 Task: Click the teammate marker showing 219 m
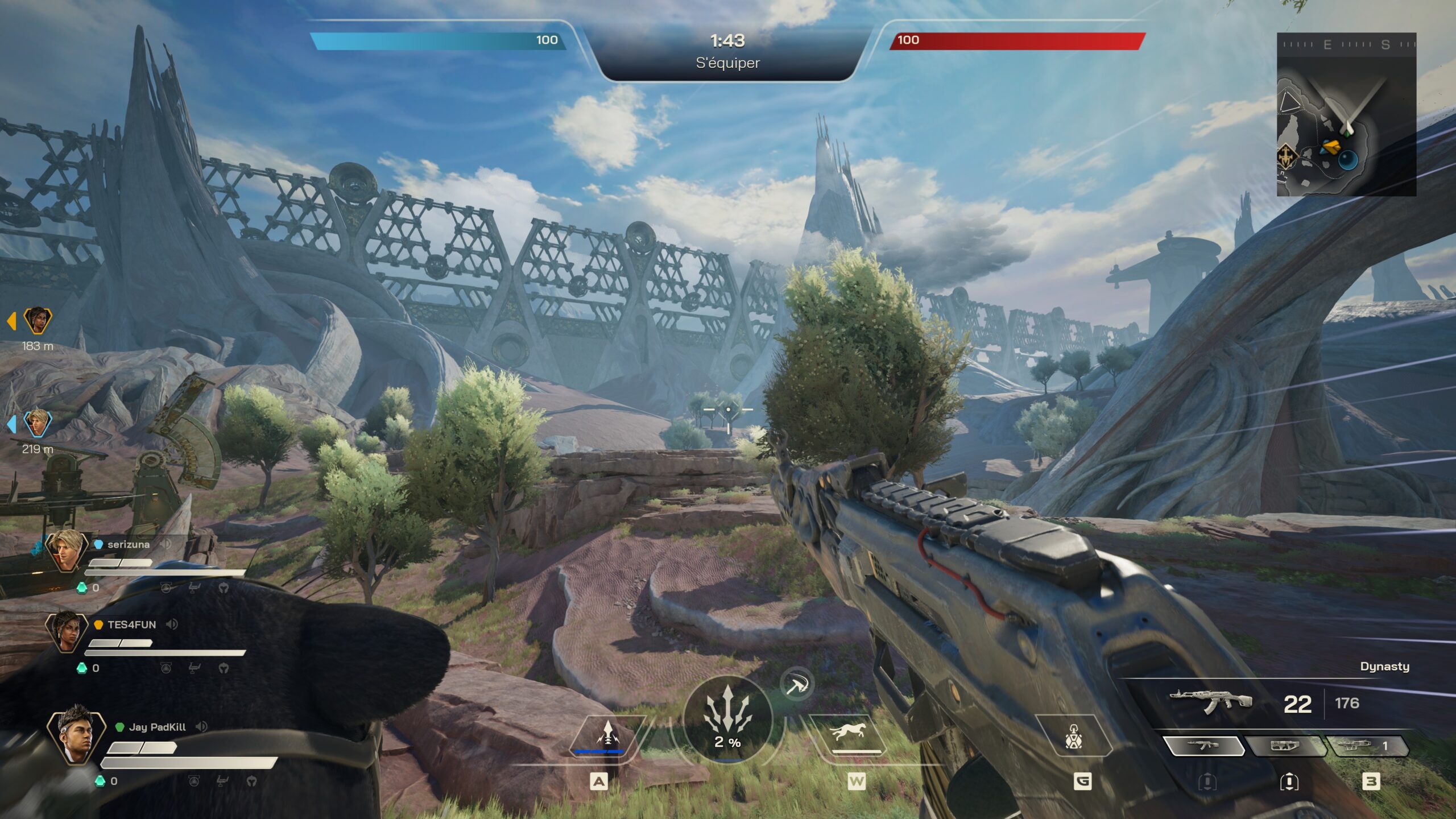point(37,424)
